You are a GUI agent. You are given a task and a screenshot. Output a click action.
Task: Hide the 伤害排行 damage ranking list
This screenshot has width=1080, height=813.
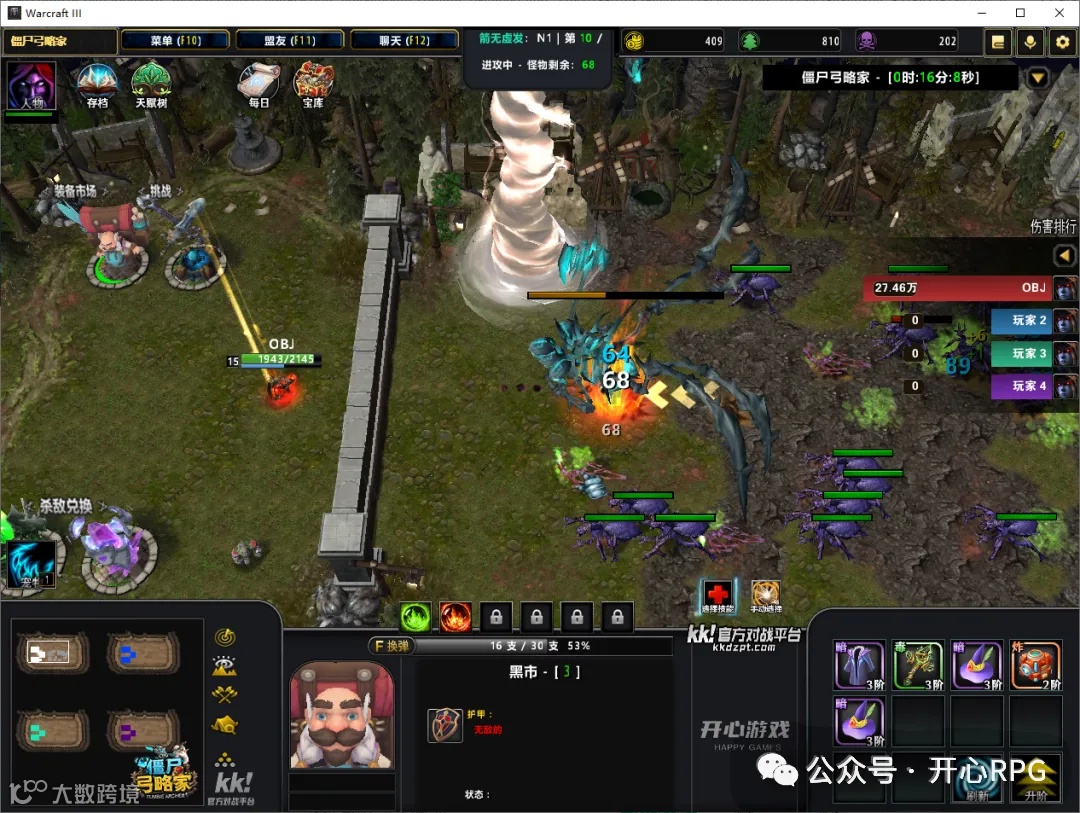(x=1064, y=257)
